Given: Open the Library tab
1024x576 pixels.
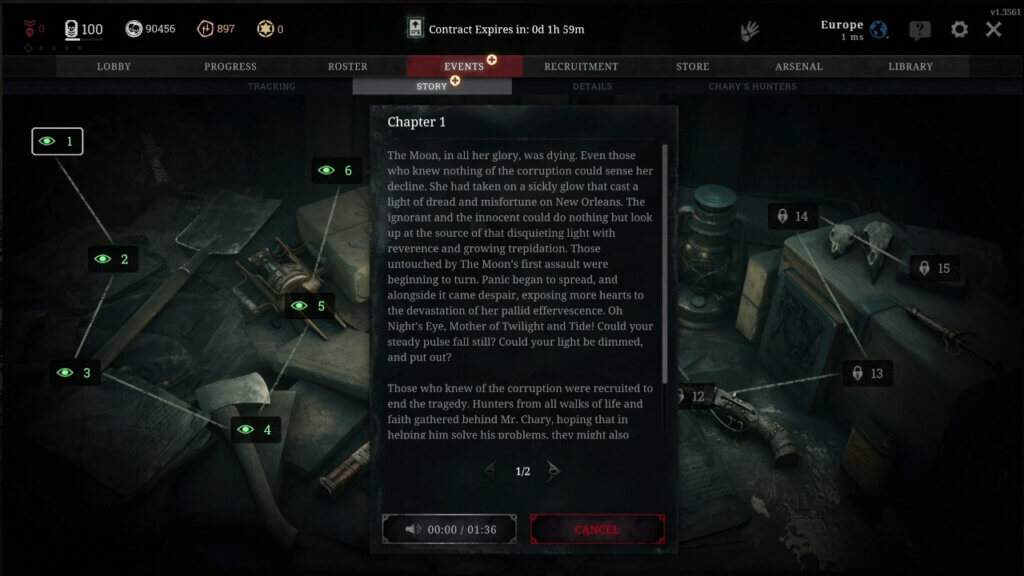Looking at the screenshot, I should 910,67.
